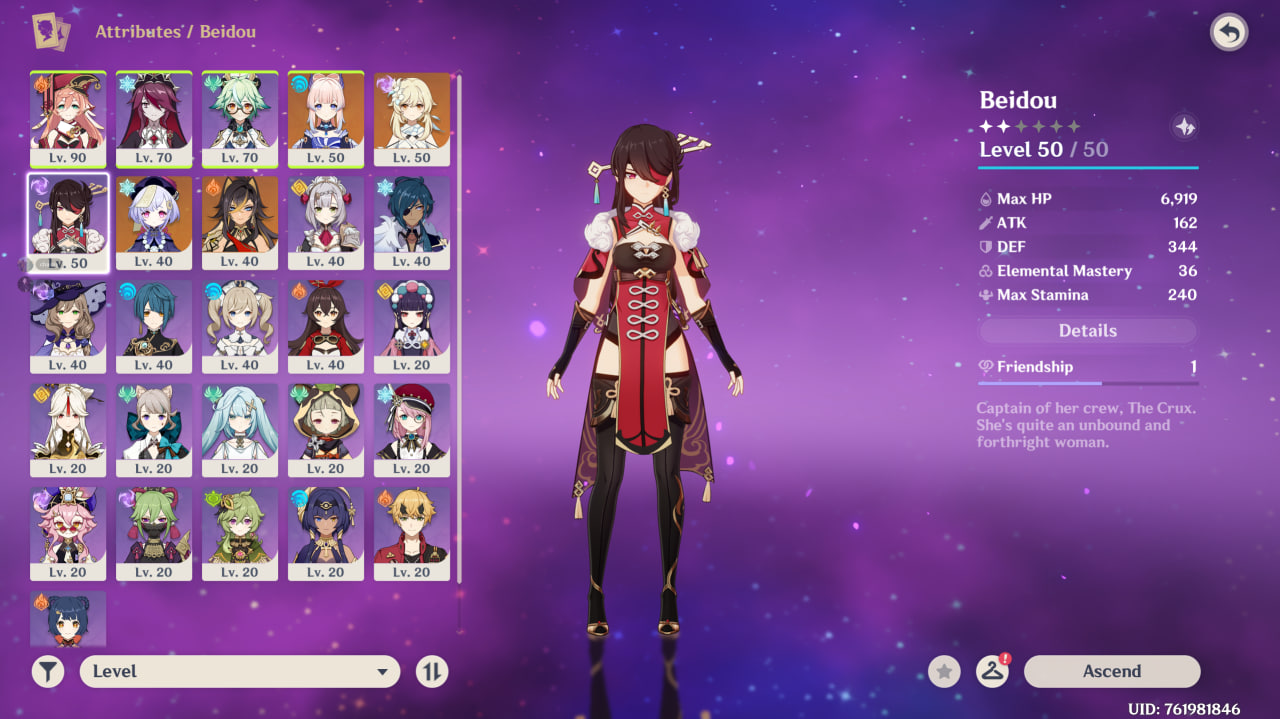Viewport: 1280px width, 719px height.
Task: Click the sparkle icon beside Beidou's name
Action: click(1184, 127)
